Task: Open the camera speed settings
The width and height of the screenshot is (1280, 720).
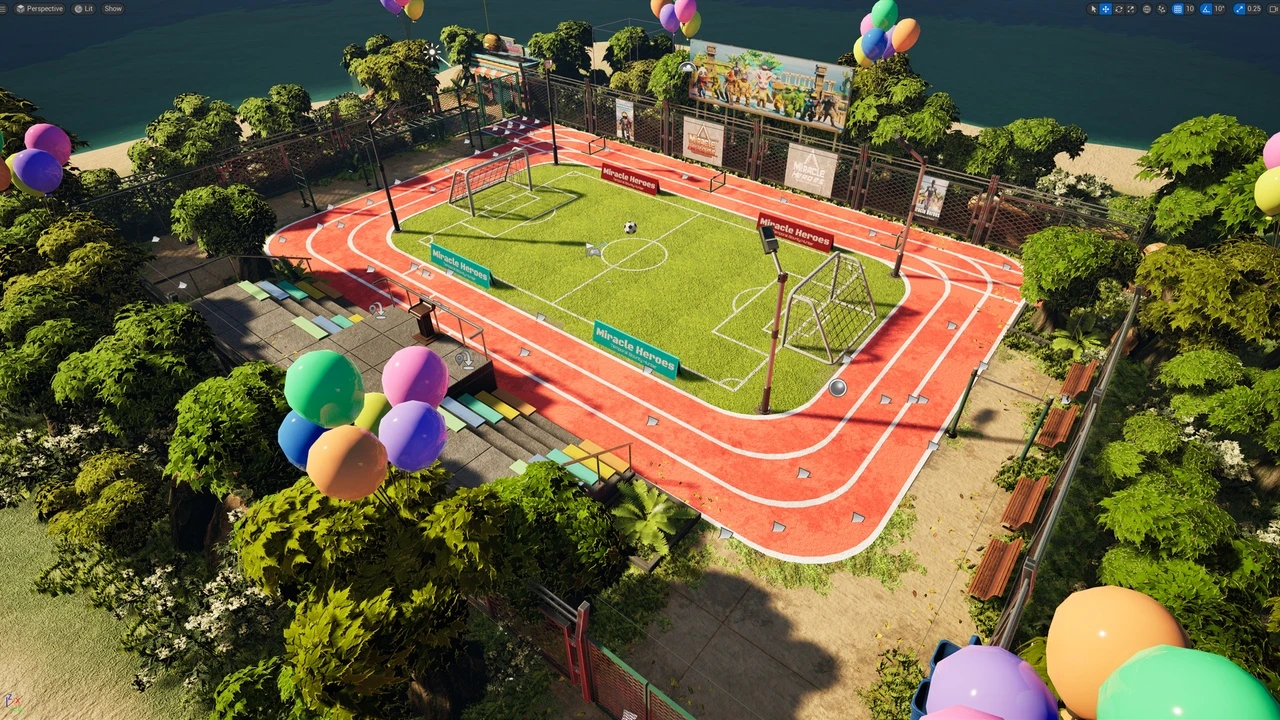Action: (1274, 9)
